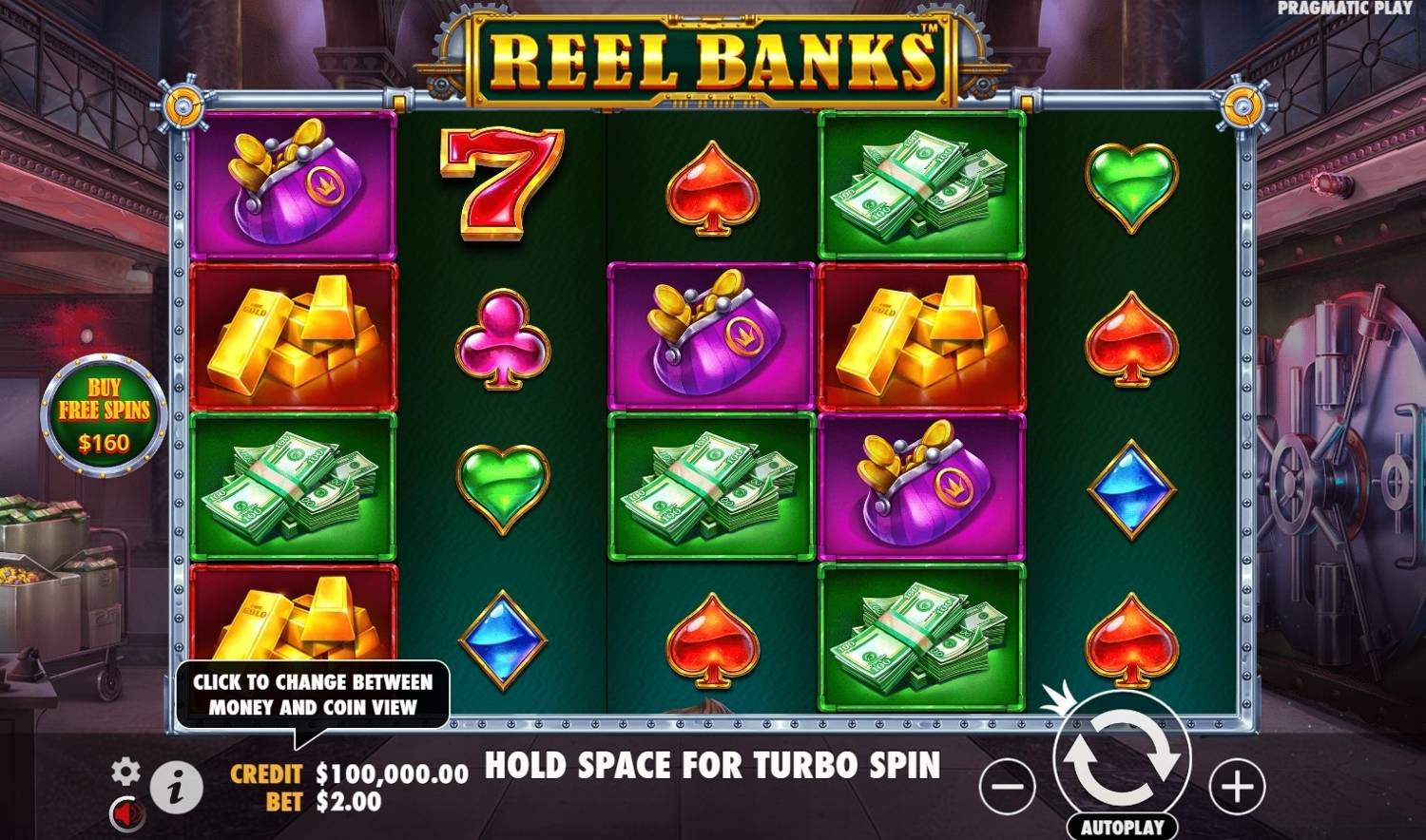Toggle audio off using the red sound control
Viewport: 1426px width, 840px height.
[129, 812]
